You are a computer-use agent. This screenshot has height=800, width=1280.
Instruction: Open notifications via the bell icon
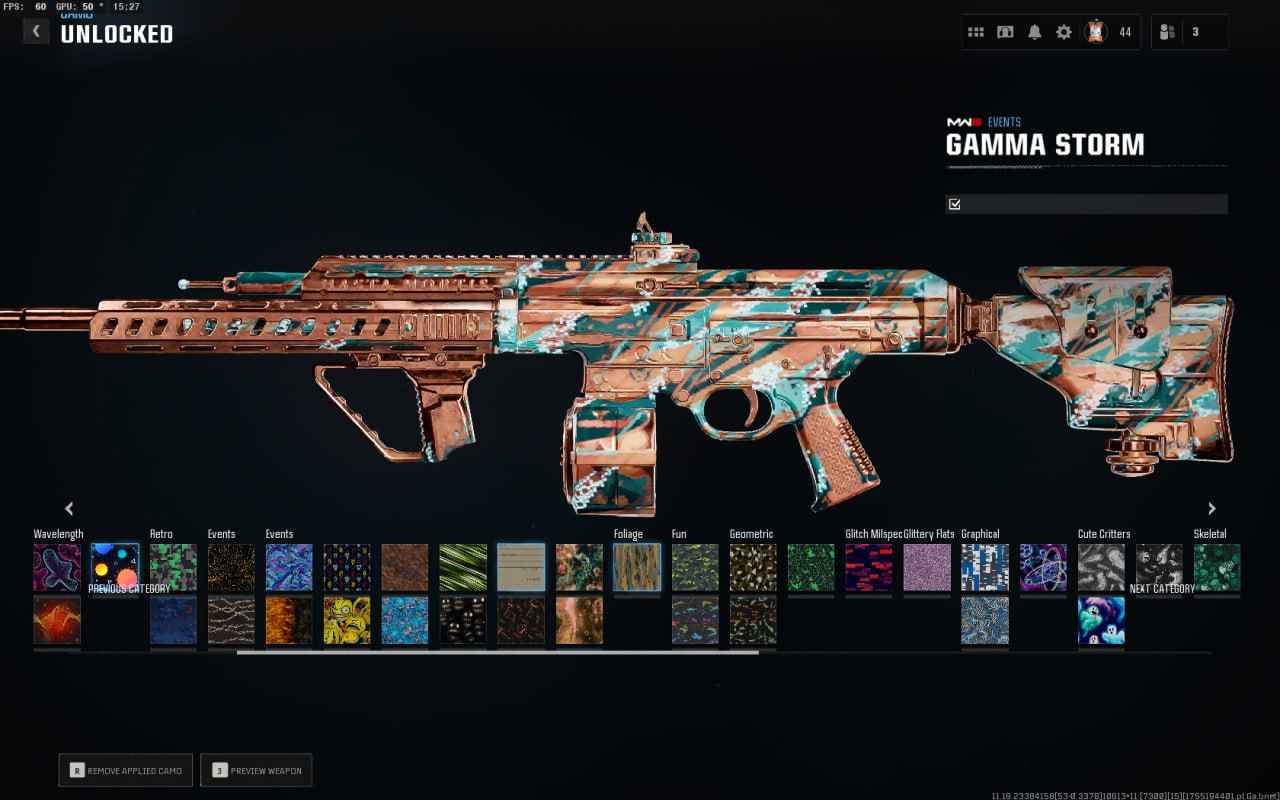tap(1034, 32)
